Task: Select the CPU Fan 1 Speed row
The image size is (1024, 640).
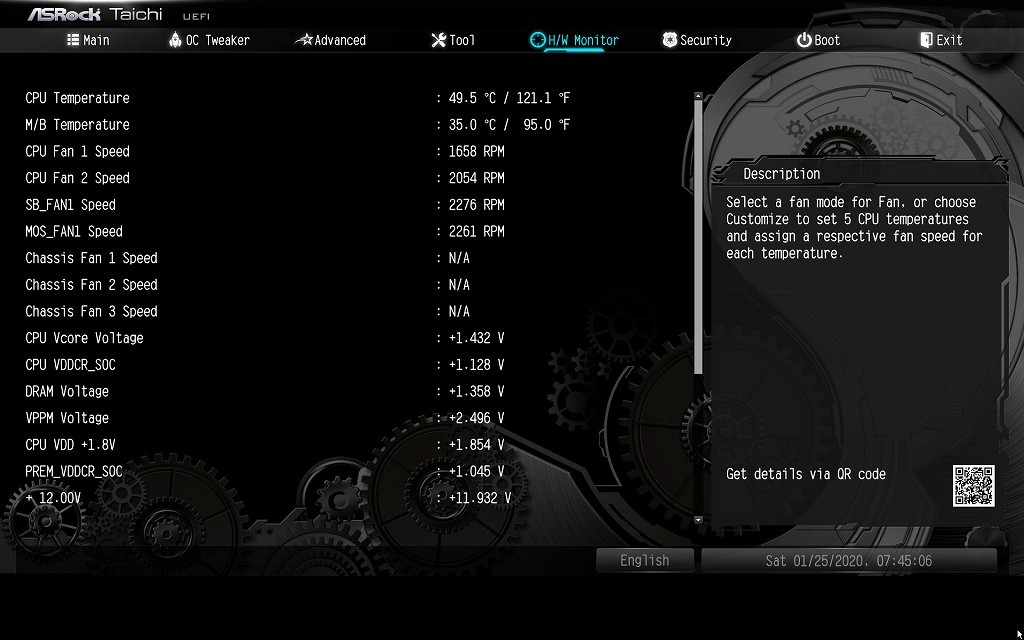Action: 78,151
